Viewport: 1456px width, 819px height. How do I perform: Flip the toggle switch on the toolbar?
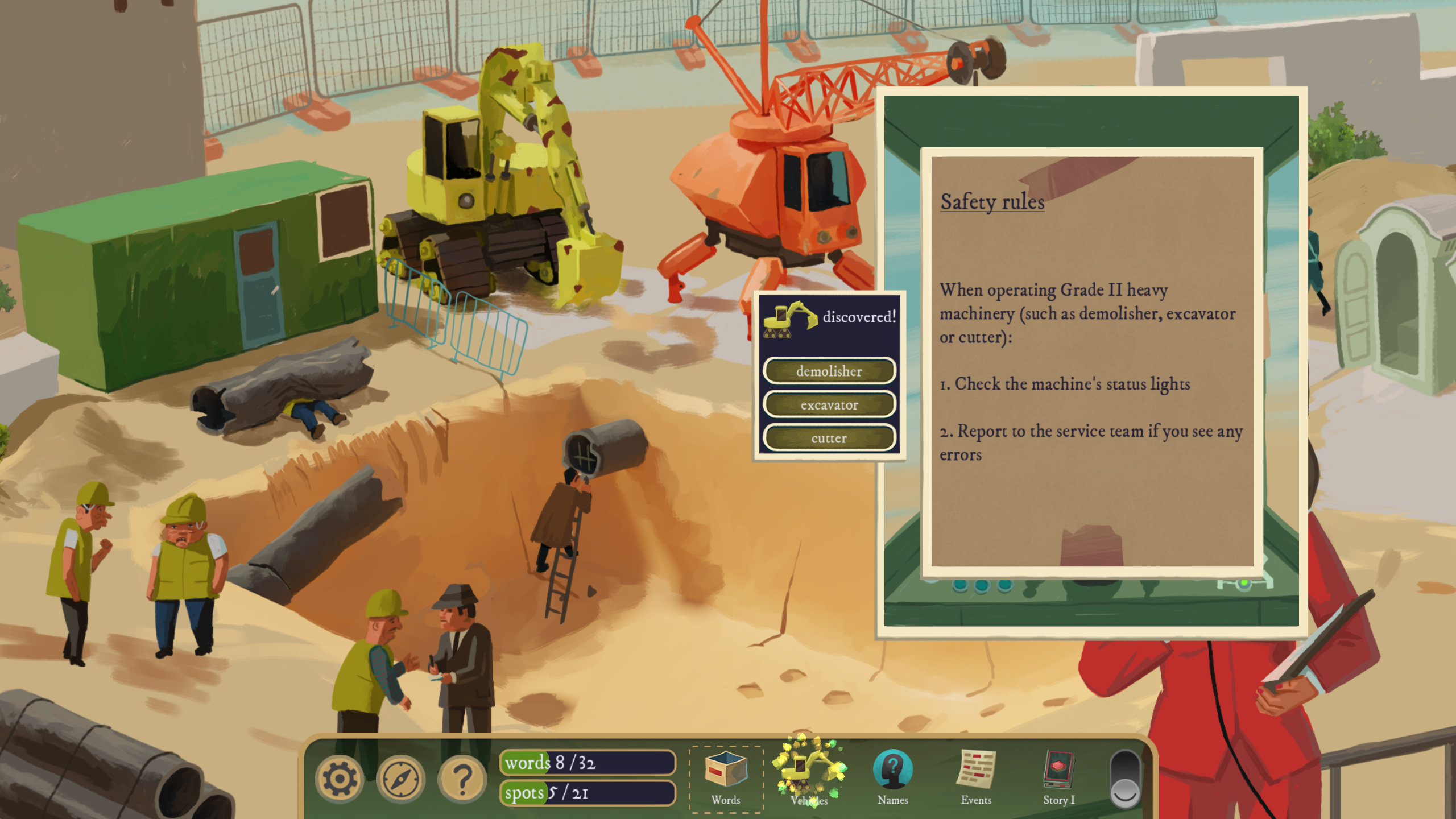1125,779
